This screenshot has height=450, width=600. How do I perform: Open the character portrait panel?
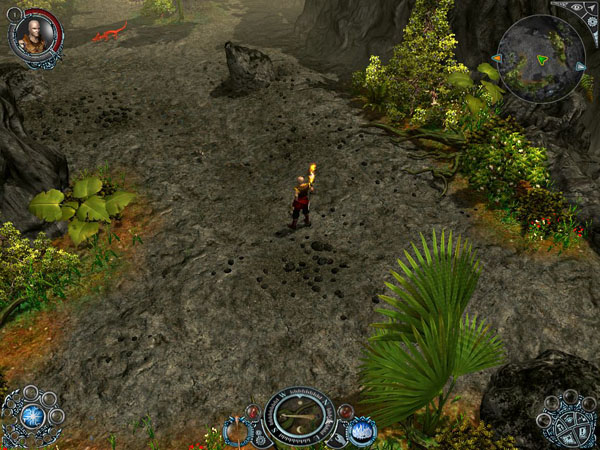(33, 35)
